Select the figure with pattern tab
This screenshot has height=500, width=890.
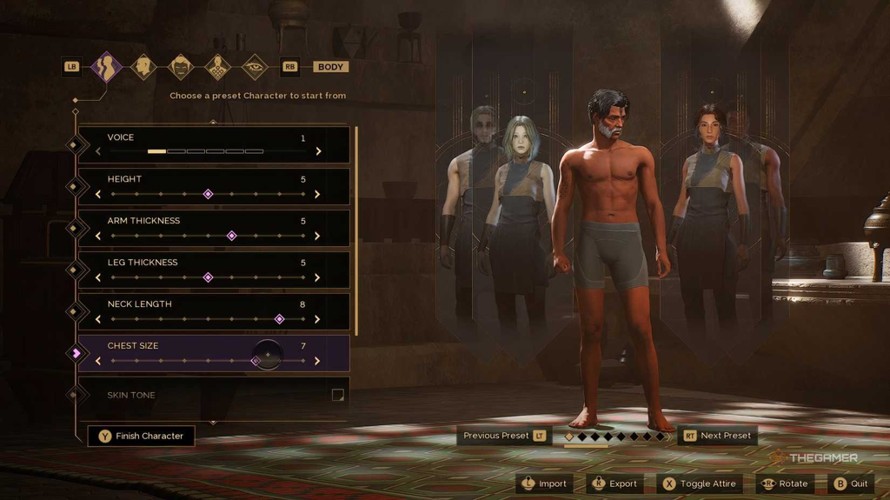[217, 67]
